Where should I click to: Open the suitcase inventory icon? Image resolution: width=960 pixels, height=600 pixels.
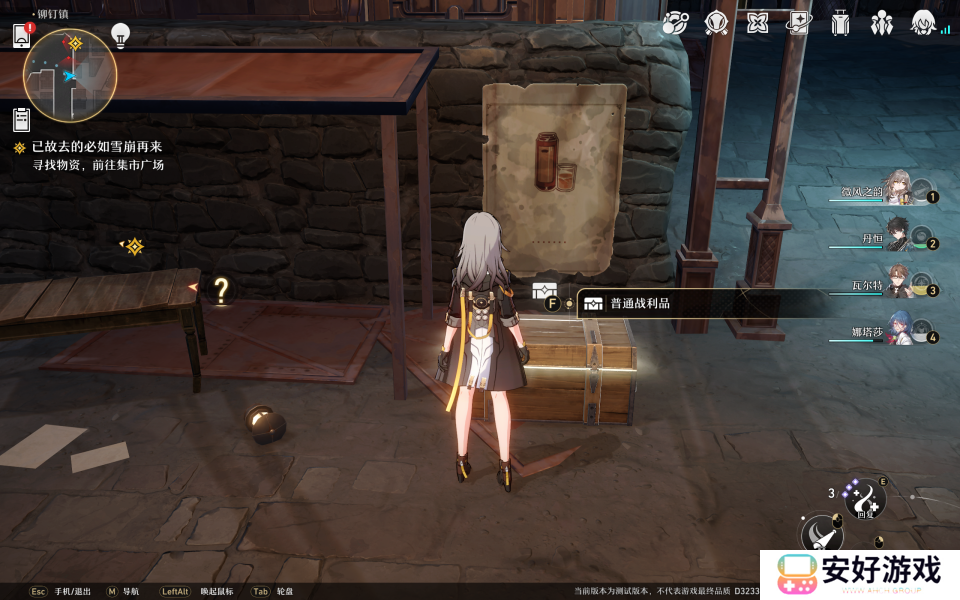[840, 22]
